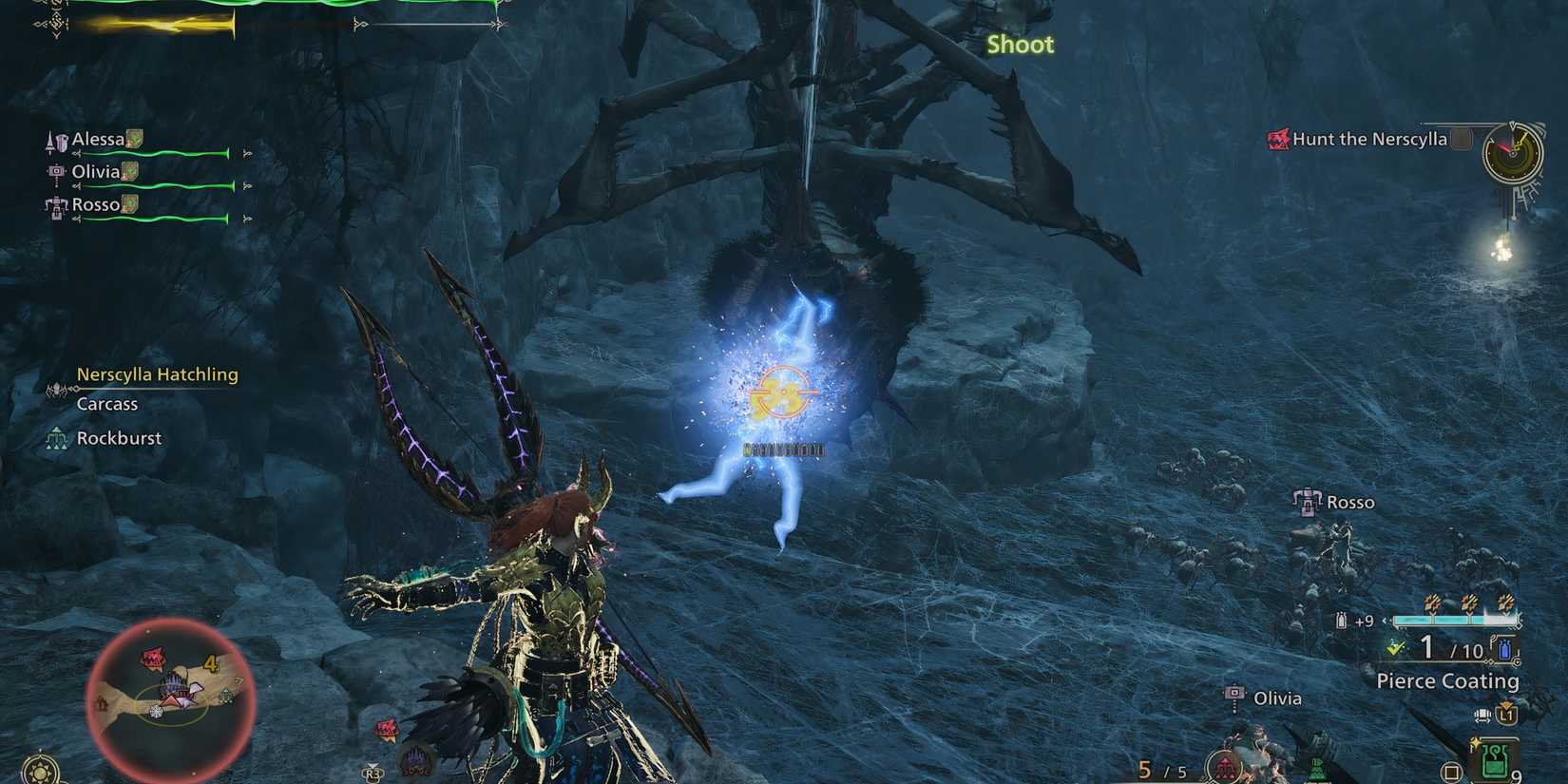Select Rosso's hunting horn icon
The height and width of the screenshot is (784, 1568).
55,205
